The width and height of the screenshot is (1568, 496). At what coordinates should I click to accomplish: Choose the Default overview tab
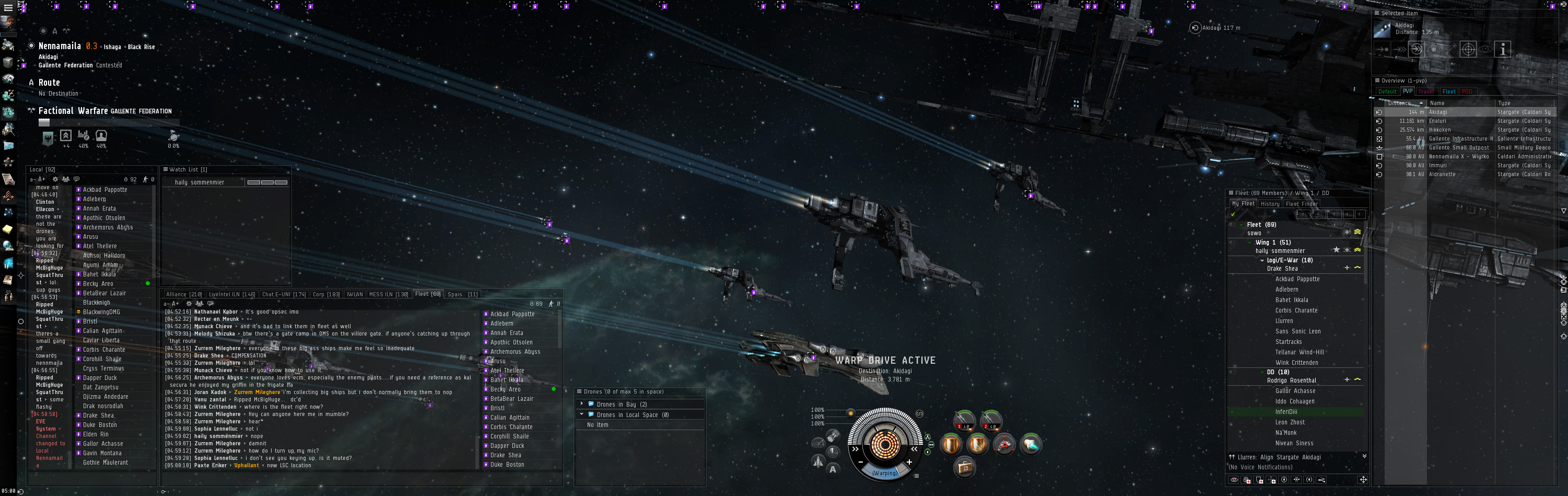(x=1387, y=92)
